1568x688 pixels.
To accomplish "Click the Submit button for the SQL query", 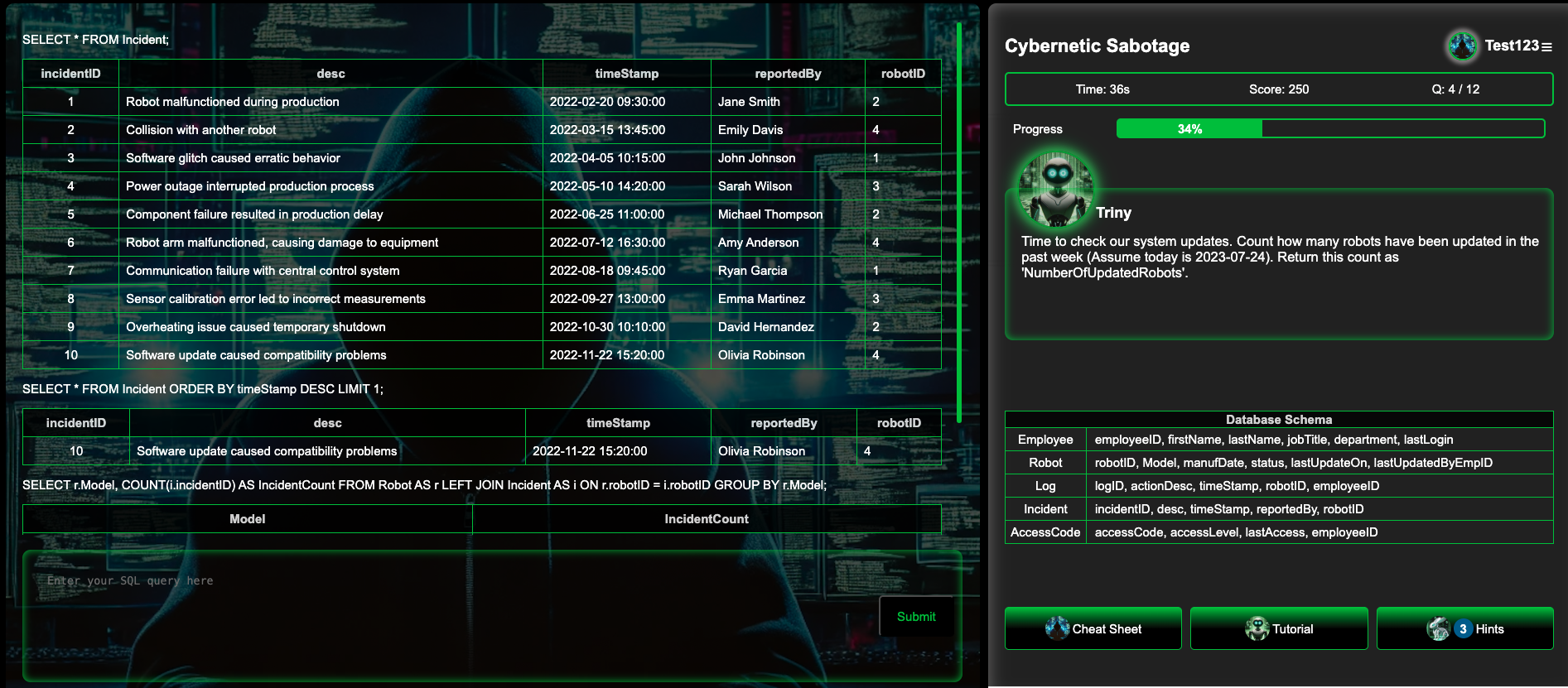I will click(915, 616).
